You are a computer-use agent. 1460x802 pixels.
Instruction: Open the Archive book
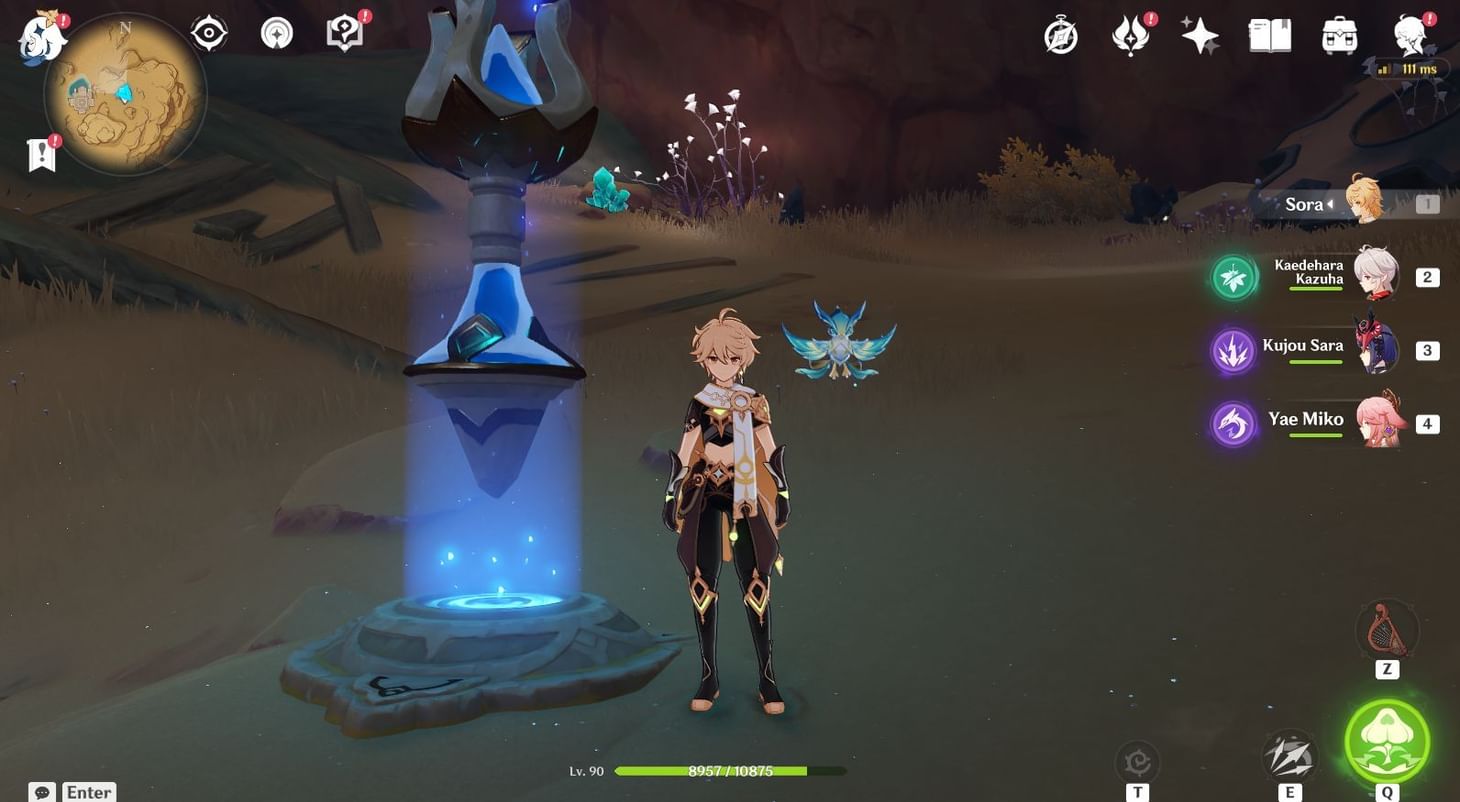1270,35
